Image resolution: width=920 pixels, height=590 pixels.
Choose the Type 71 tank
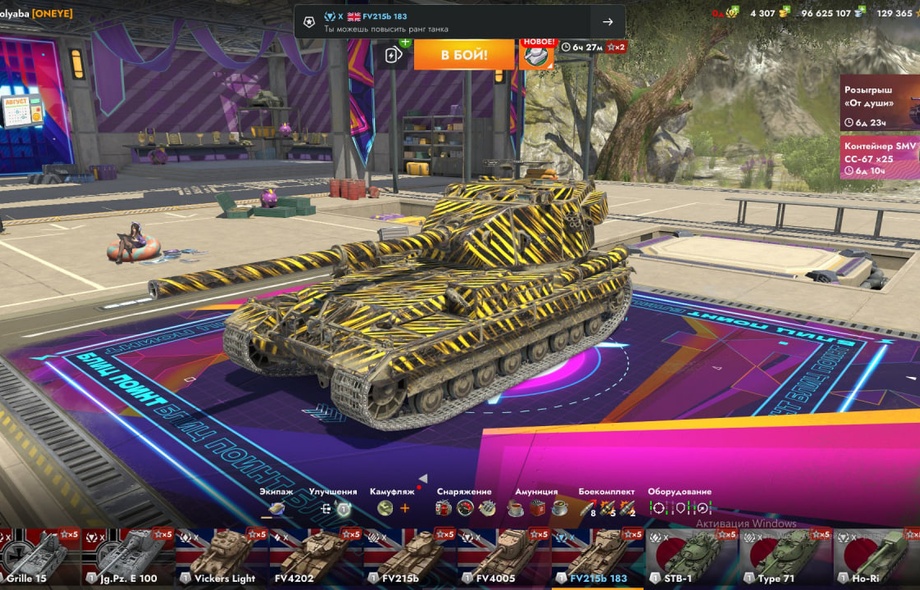(x=785, y=556)
